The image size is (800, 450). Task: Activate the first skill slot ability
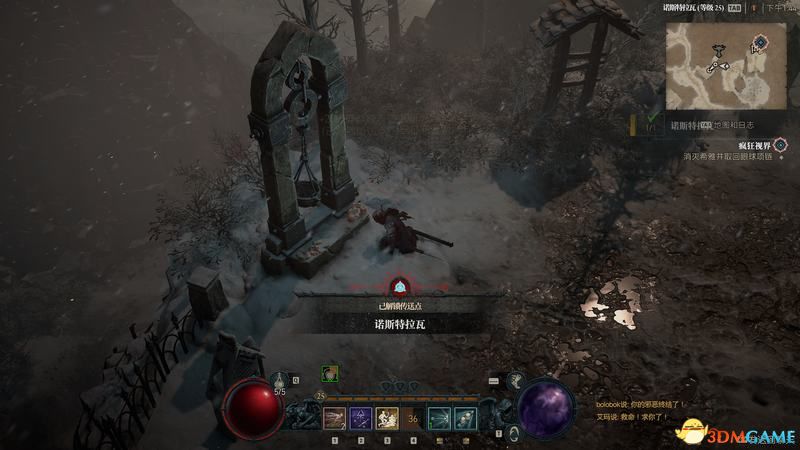tap(333, 418)
